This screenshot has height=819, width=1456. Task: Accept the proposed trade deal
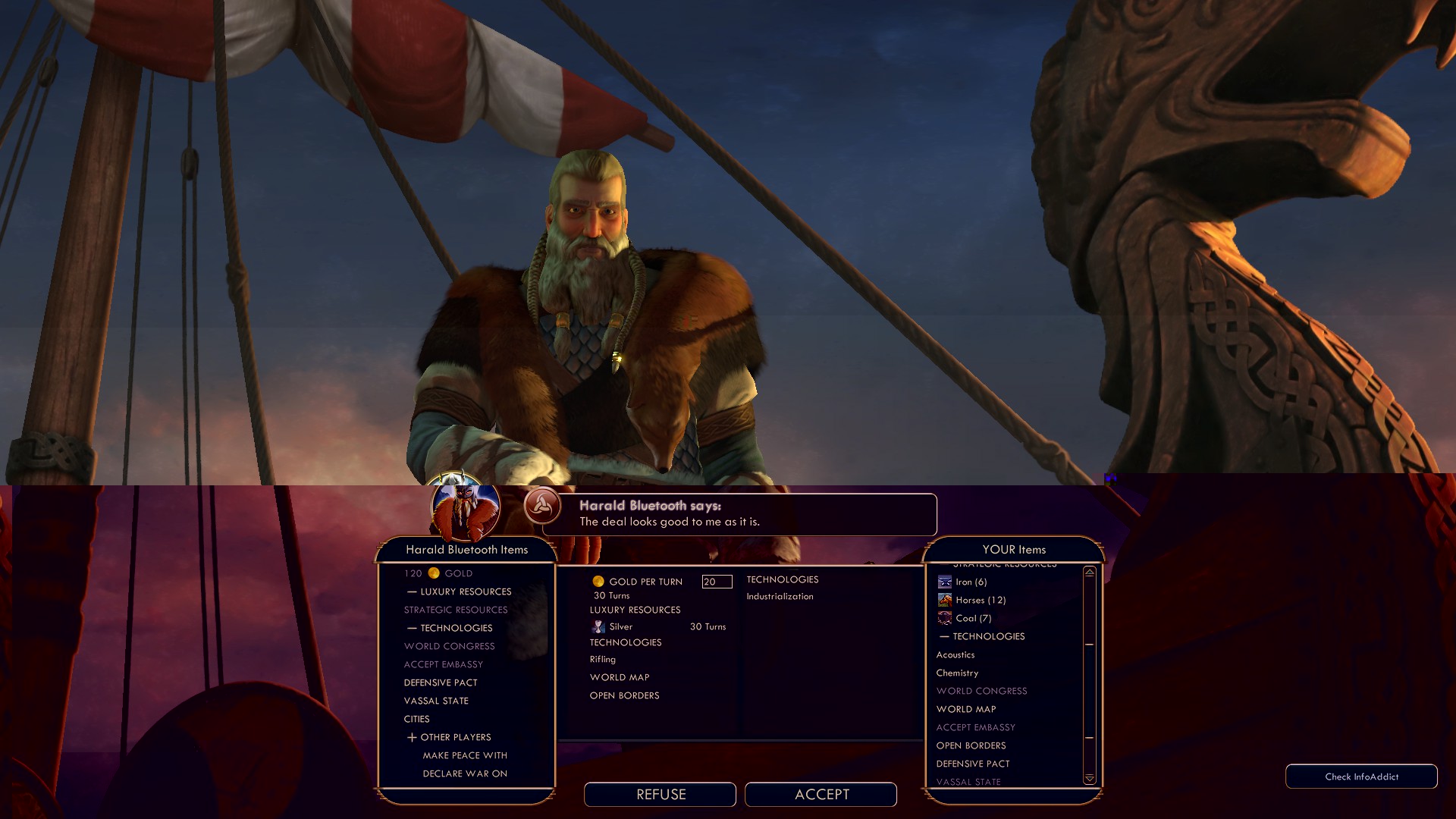pos(821,794)
